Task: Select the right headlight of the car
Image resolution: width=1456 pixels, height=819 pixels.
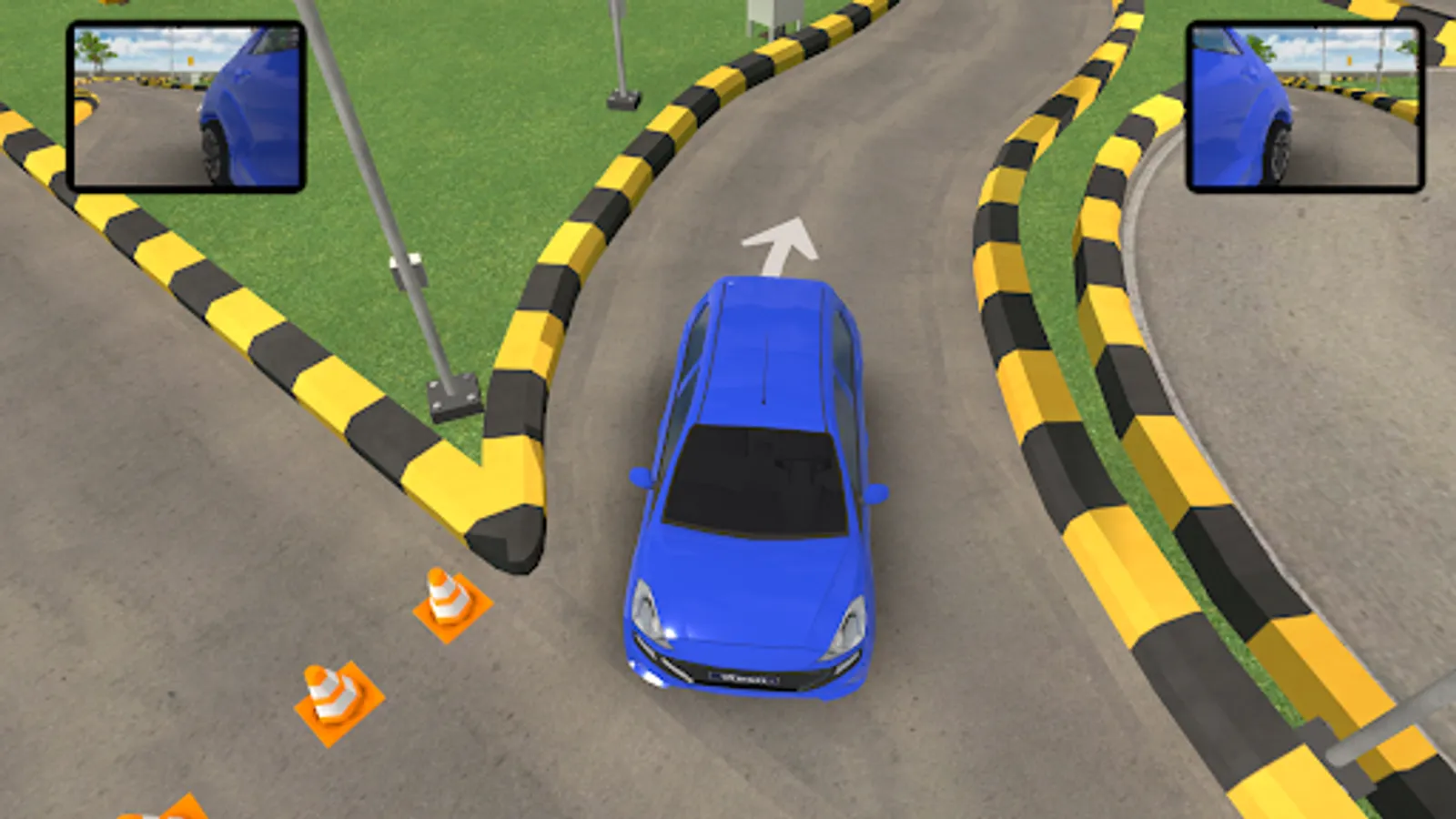Action: (851, 623)
